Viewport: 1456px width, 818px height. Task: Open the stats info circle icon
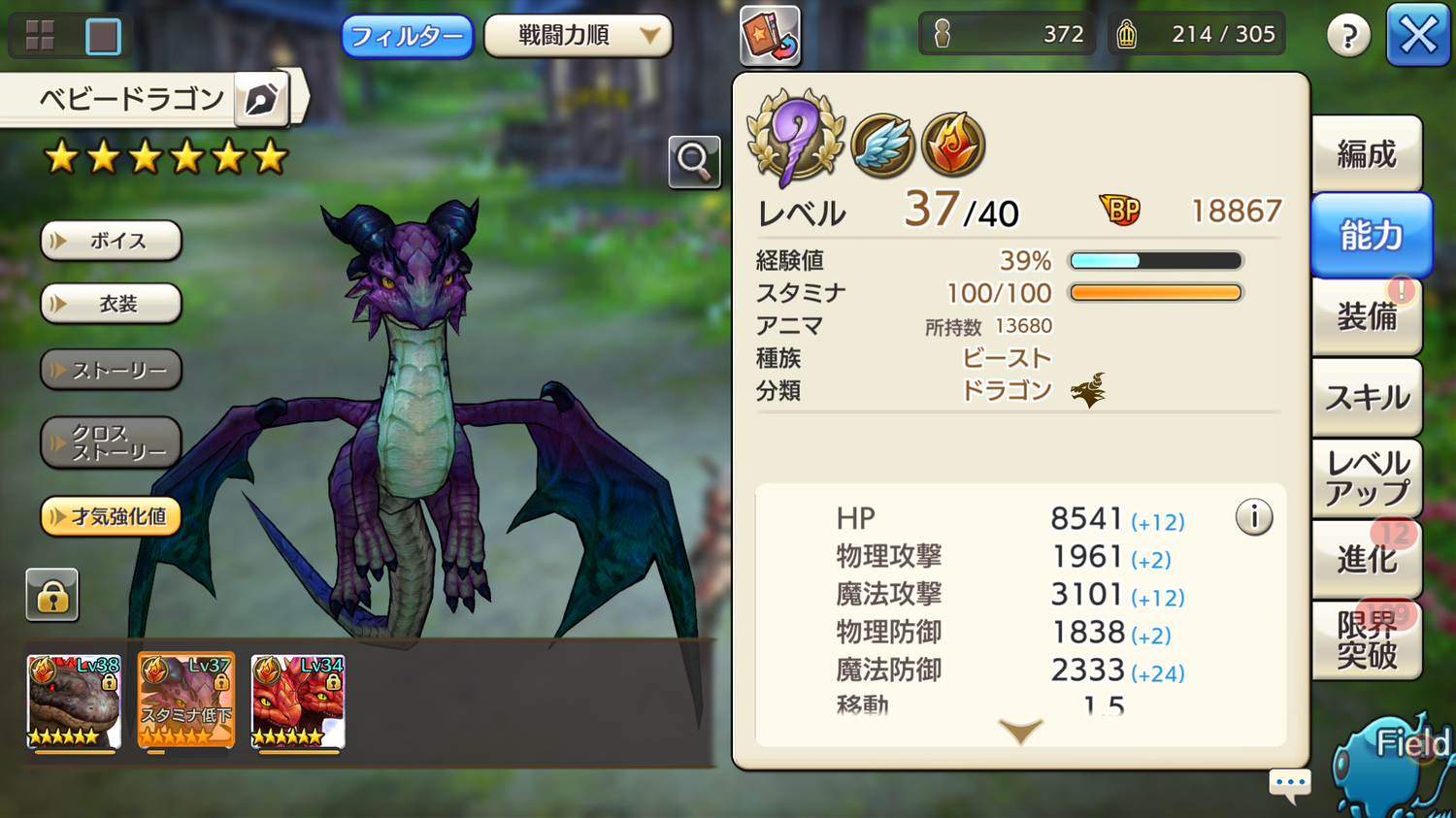click(x=1253, y=517)
